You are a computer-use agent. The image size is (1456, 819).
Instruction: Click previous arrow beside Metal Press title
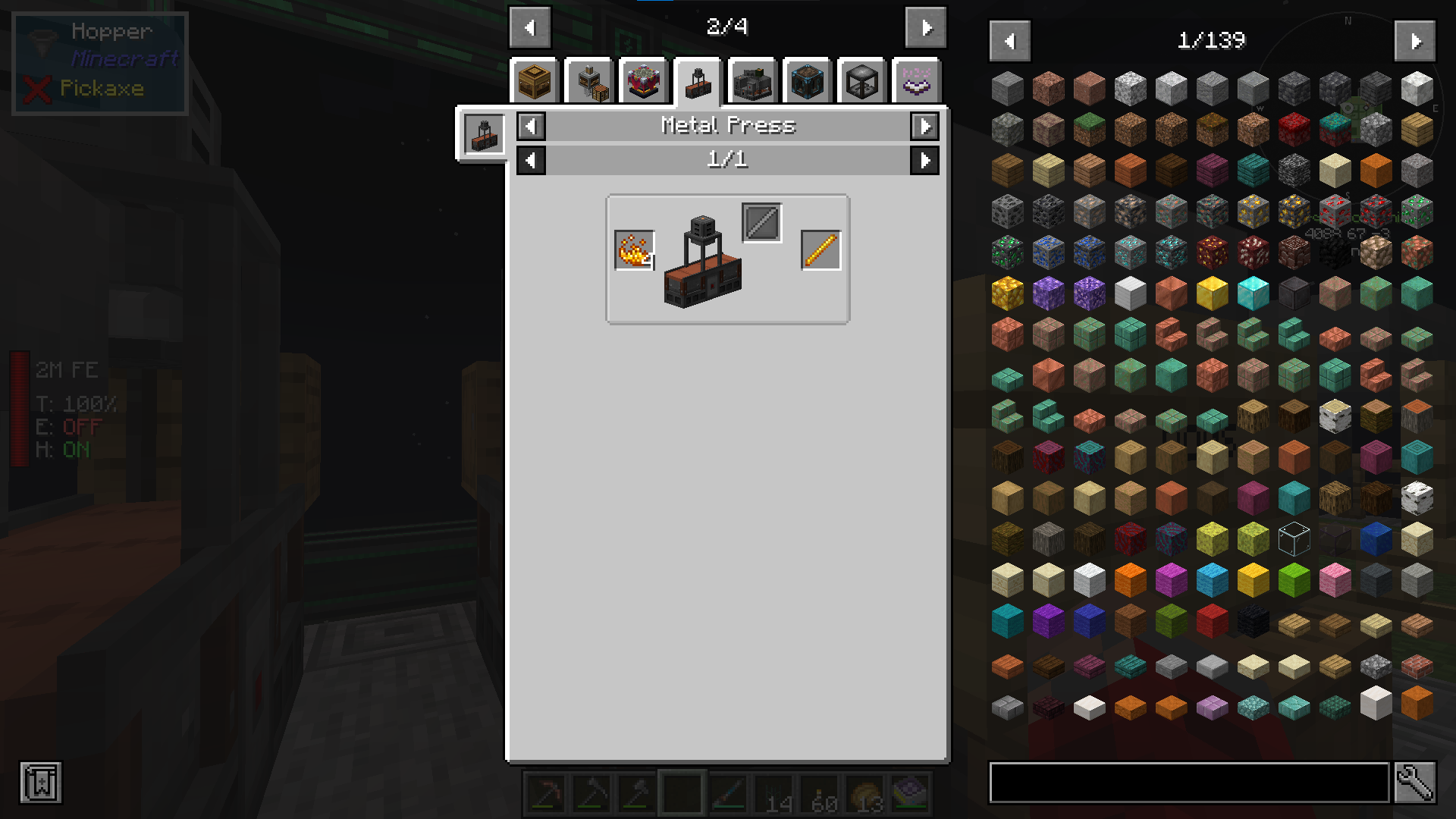click(x=531, y=127)
